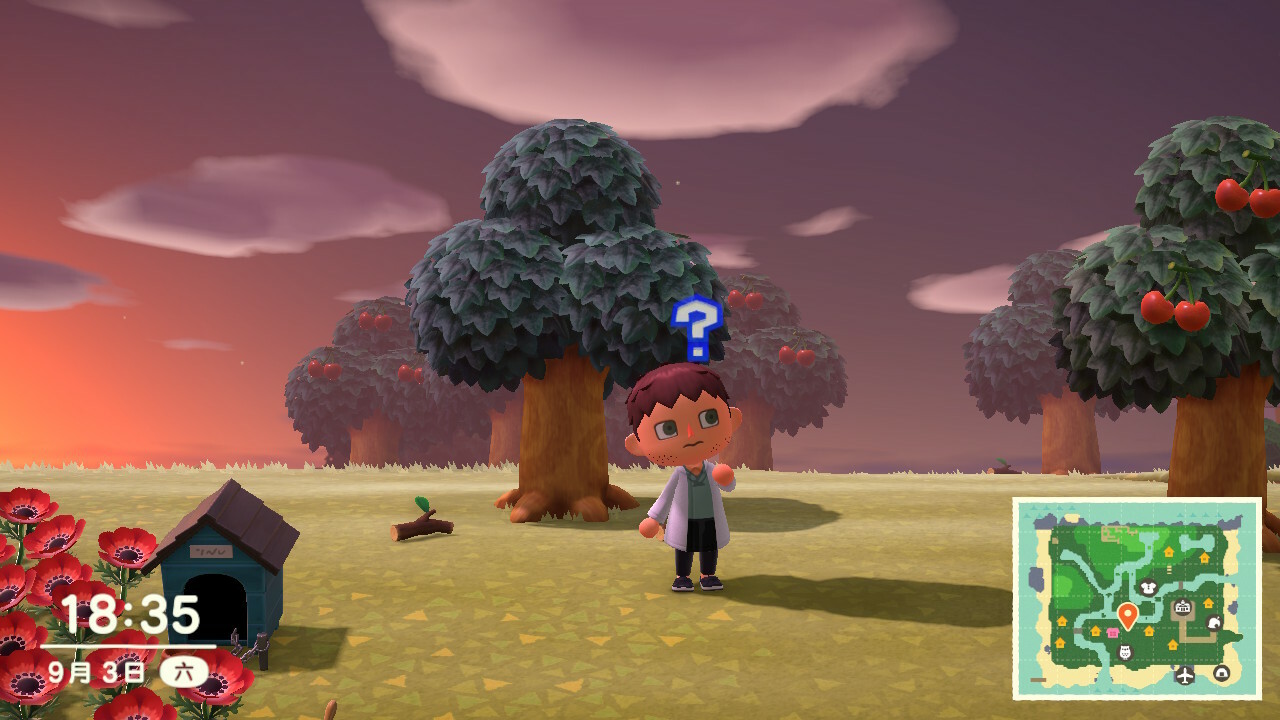Click the museum owl icon on the map
Screen dimensions: 1280x720
coord(1125,652)
